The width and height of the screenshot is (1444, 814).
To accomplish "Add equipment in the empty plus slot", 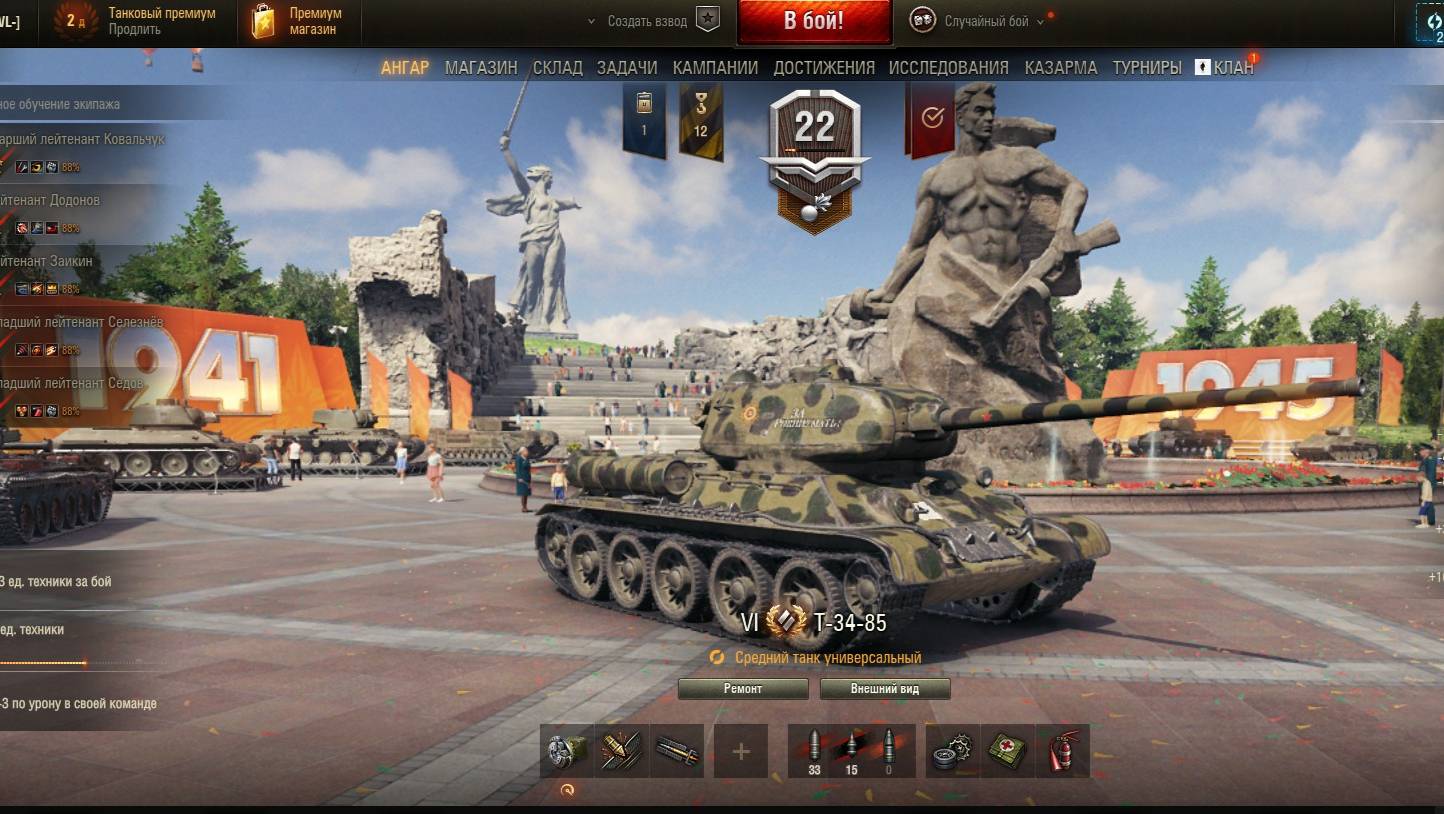I will (x=741, y=751).
